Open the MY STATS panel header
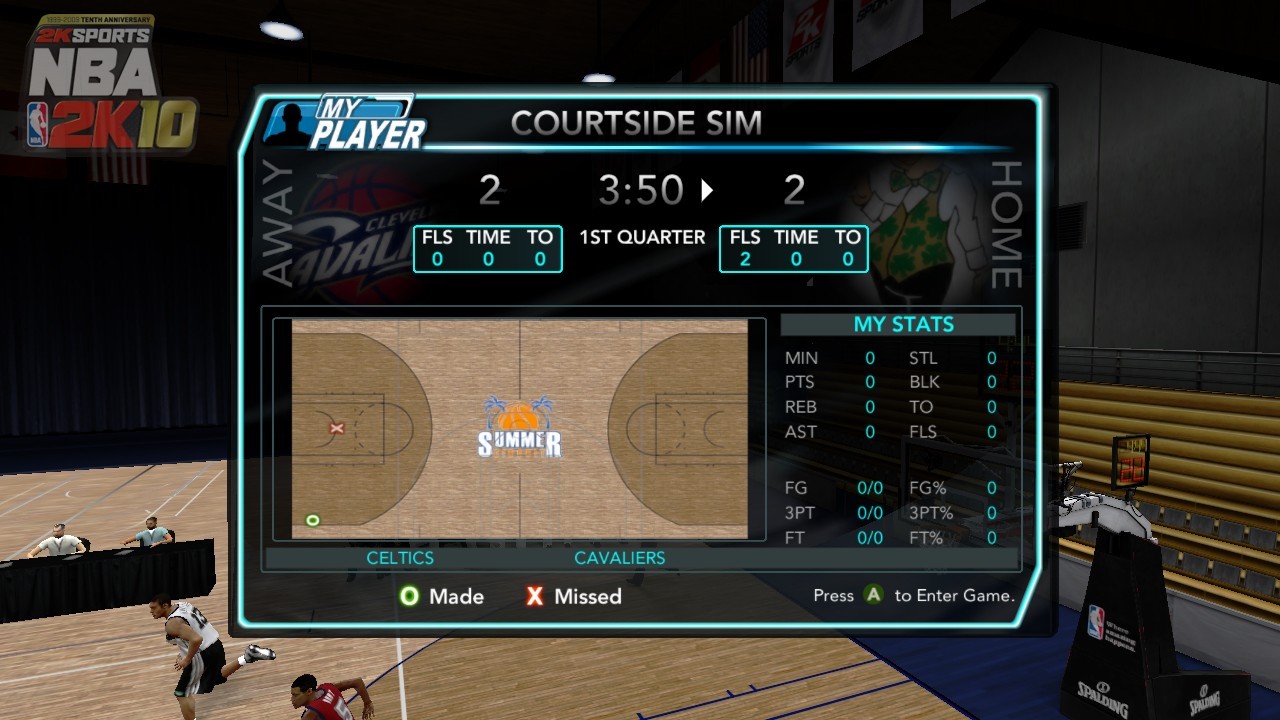This screenshot has height=720, width=1280. 903,324
